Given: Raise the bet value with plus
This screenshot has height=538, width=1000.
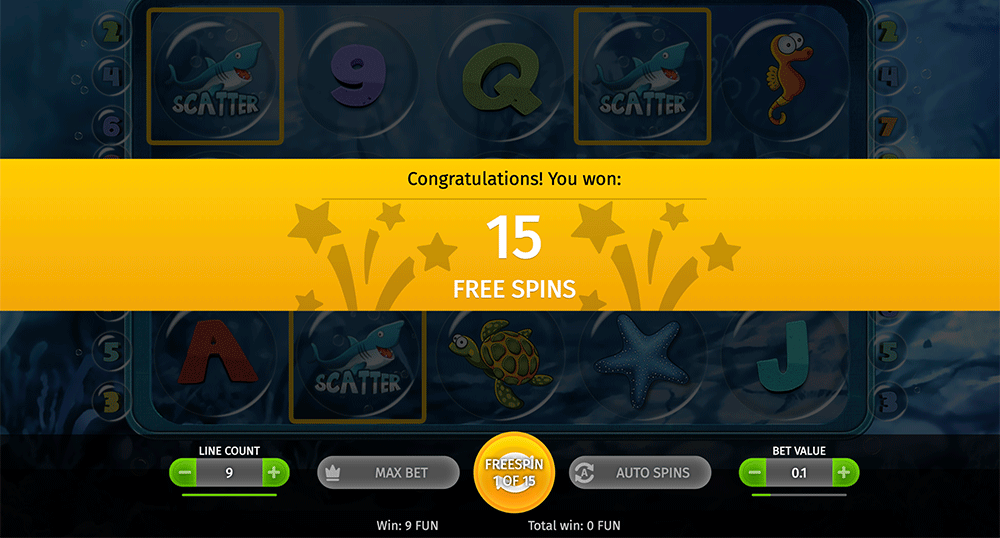Looking at the screenshot, I should click(x=844, y=472).
